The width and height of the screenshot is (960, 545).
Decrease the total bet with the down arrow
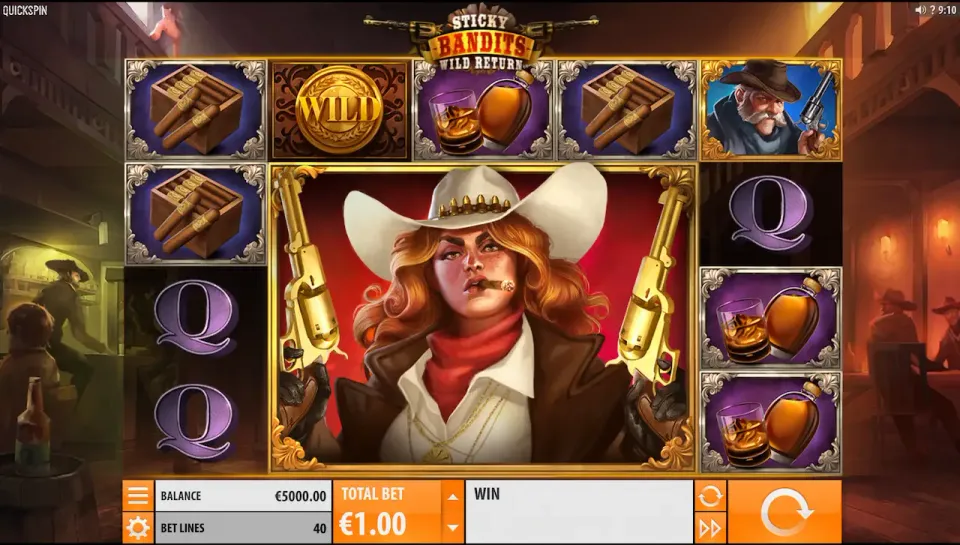tap(453, 528)
